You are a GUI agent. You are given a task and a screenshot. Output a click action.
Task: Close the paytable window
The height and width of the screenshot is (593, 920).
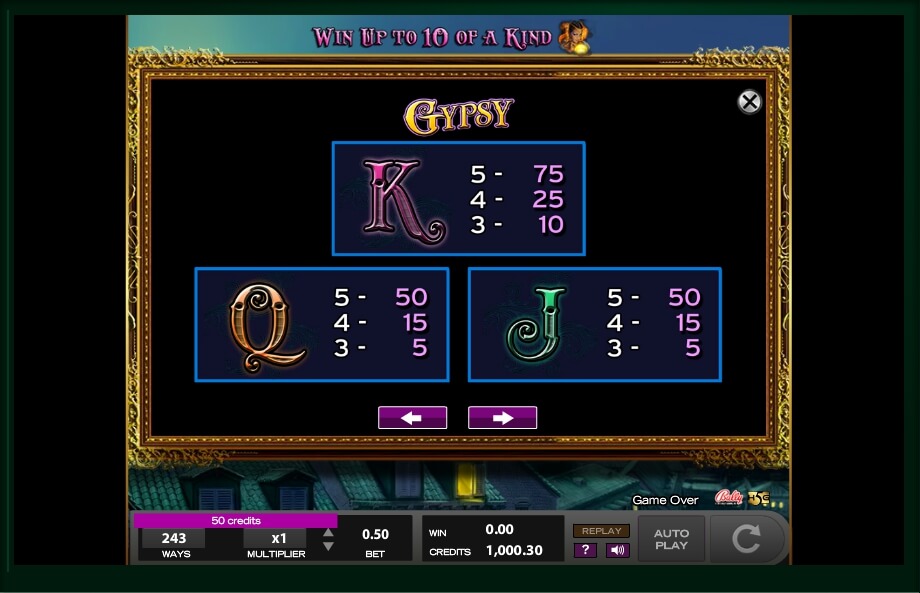pos(749,102)
